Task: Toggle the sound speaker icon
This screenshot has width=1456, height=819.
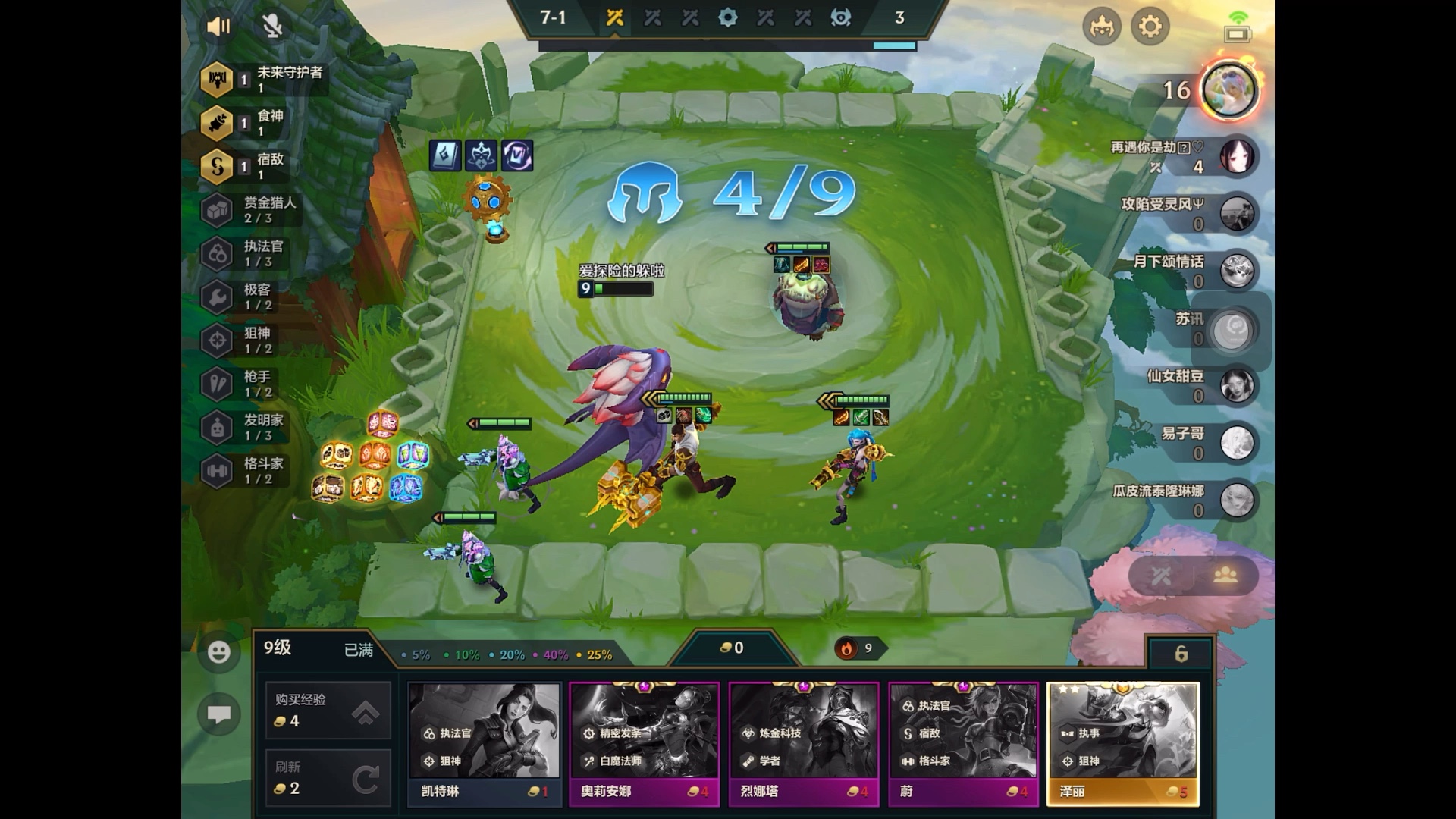Action: click(x=218, y=27)
